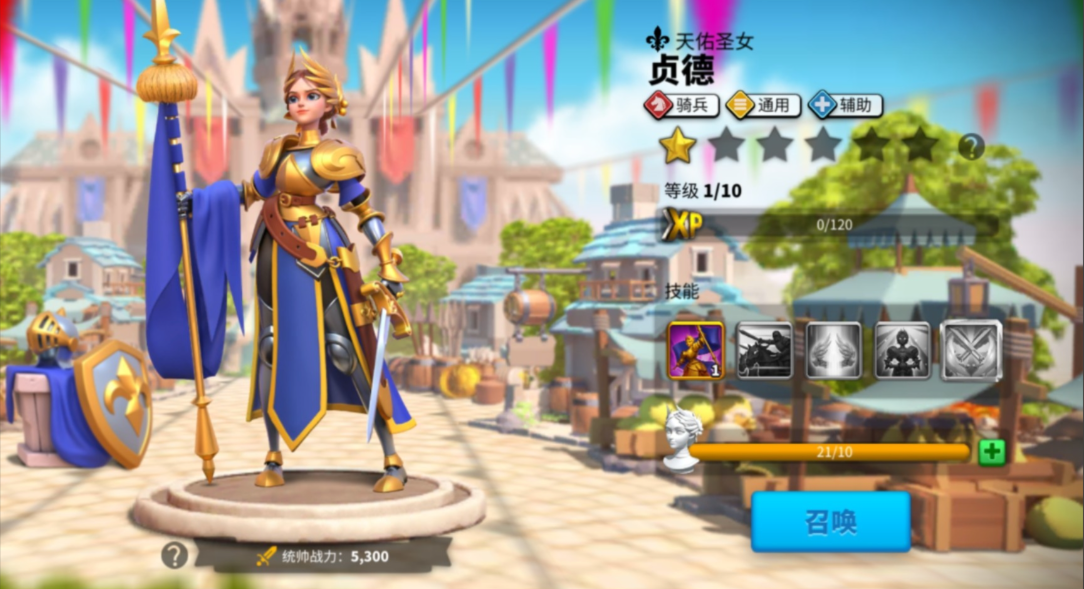The image size is (1084, 589).
Task: Open the mounted cavalry skill icon
Action: (x=764, y=350)
